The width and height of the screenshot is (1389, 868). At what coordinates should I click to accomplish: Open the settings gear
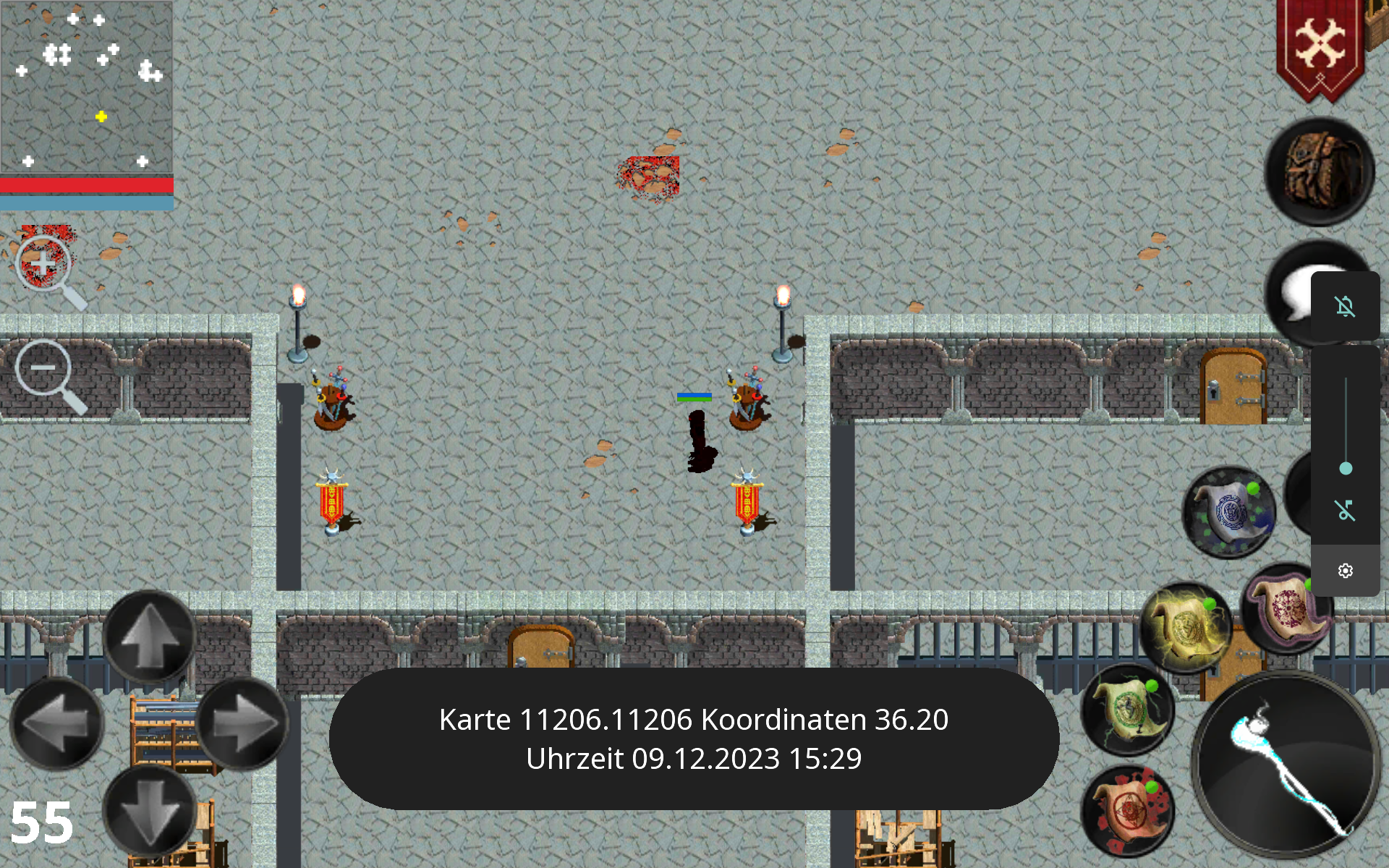click(1347, 571)
